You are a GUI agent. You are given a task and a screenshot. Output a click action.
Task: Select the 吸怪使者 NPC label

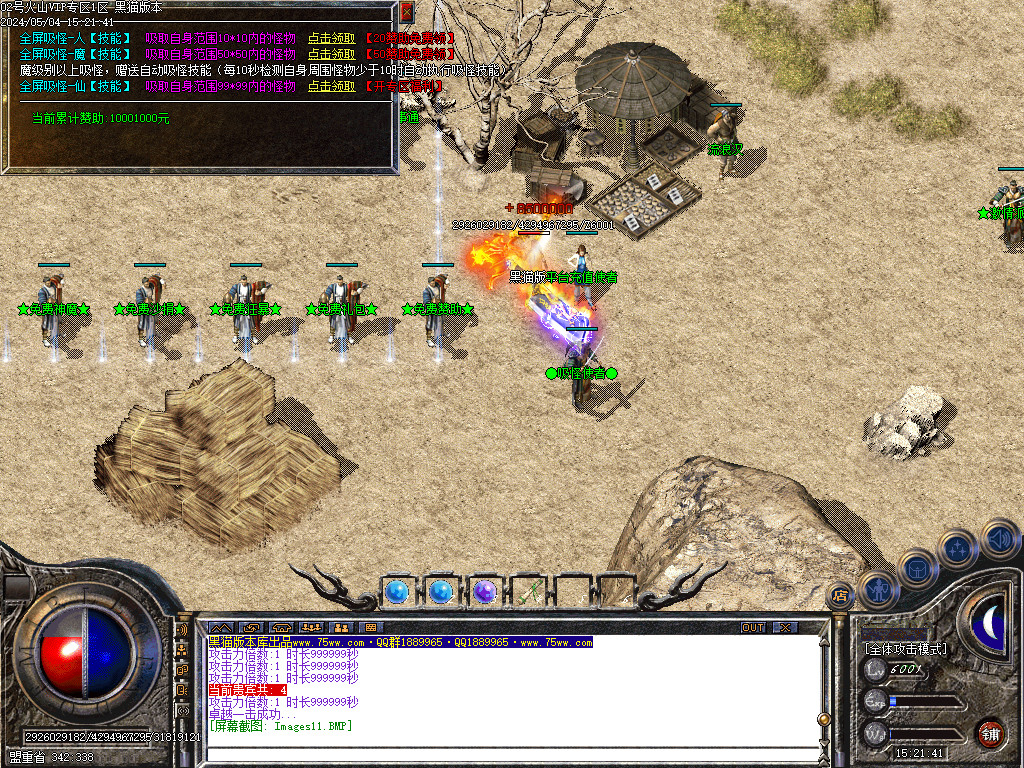(x=581, y=373)
